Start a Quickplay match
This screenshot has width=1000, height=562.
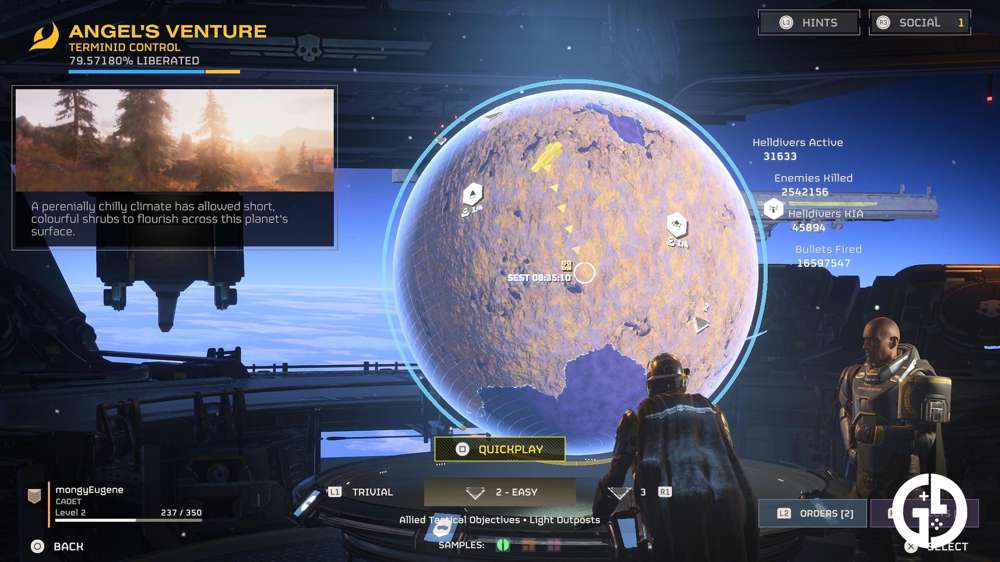(x=500, y=449)
